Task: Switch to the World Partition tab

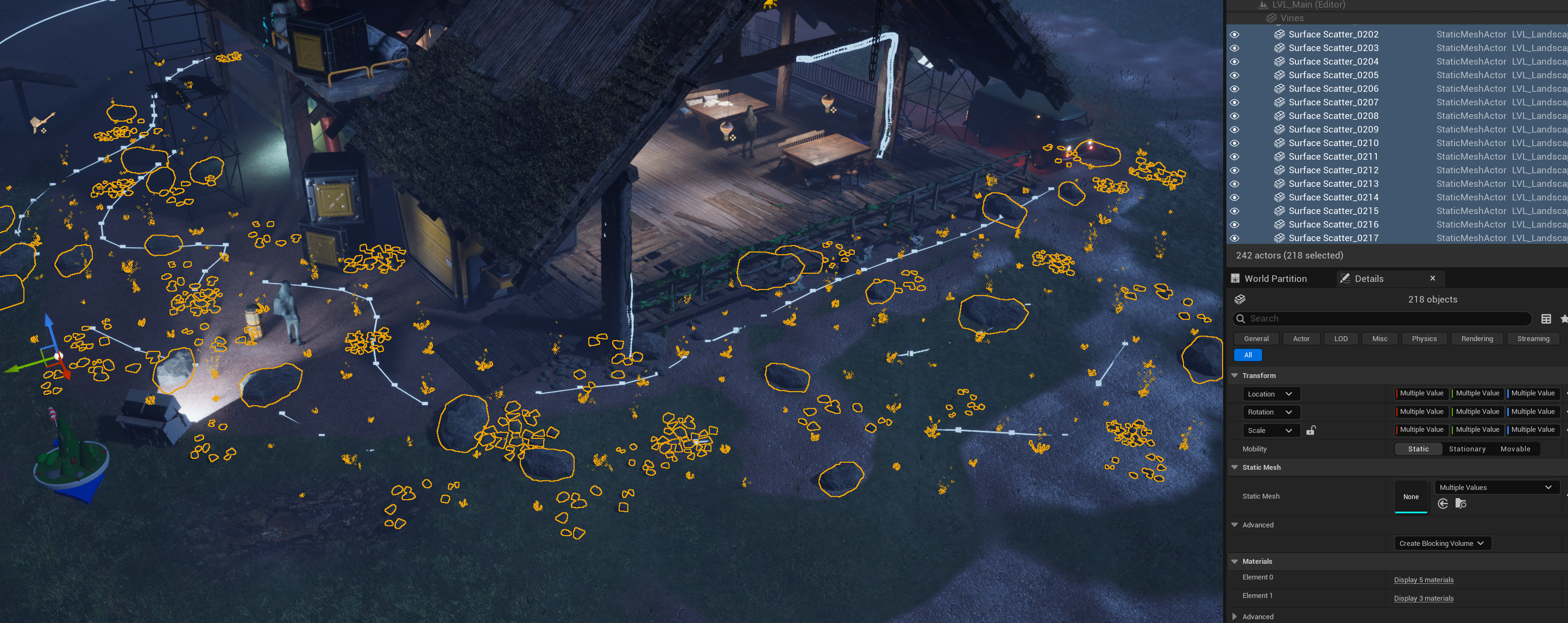Action: pyautogui.click(x=1275, y=278)
